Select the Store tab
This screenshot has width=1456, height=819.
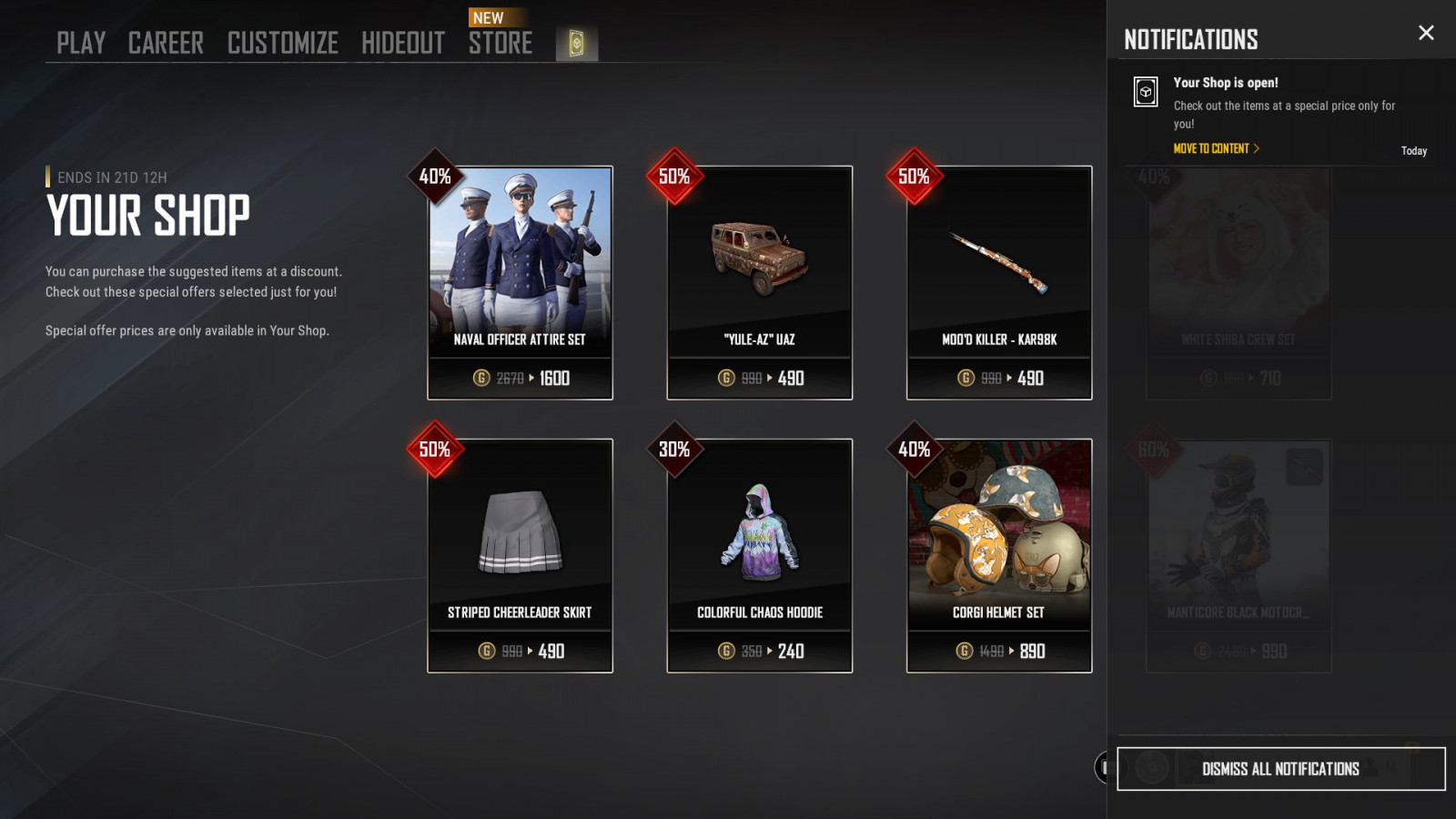500,43
